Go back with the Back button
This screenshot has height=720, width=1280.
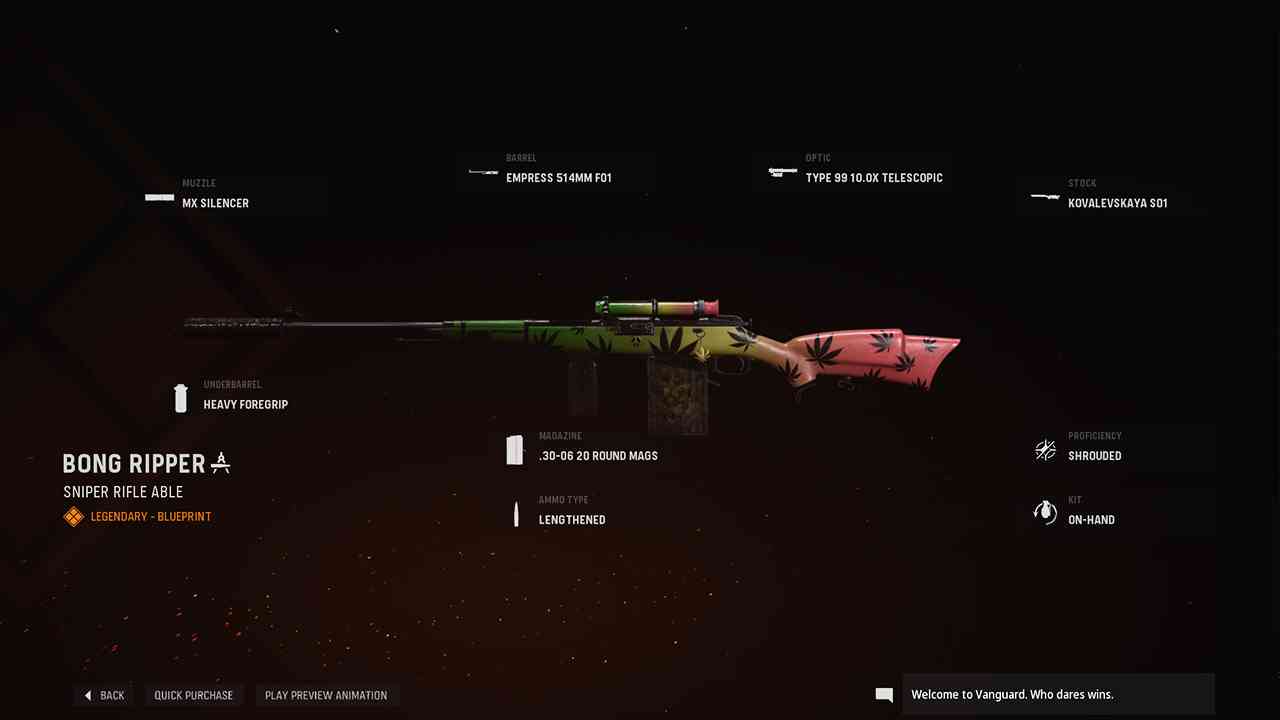(x=104, y=695)
